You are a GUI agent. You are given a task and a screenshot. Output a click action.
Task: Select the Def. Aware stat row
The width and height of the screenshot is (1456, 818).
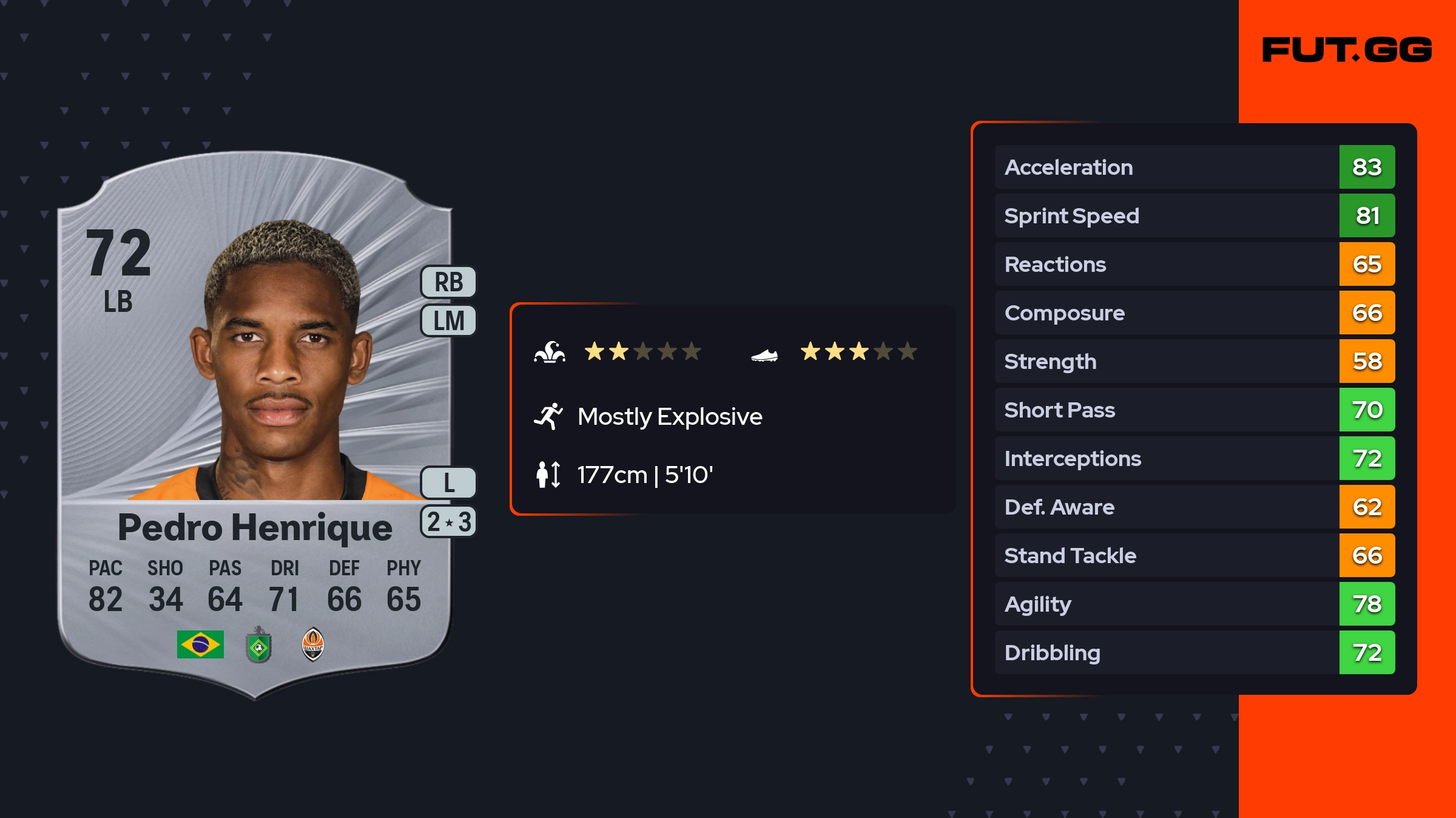(x=1194, y=507)
